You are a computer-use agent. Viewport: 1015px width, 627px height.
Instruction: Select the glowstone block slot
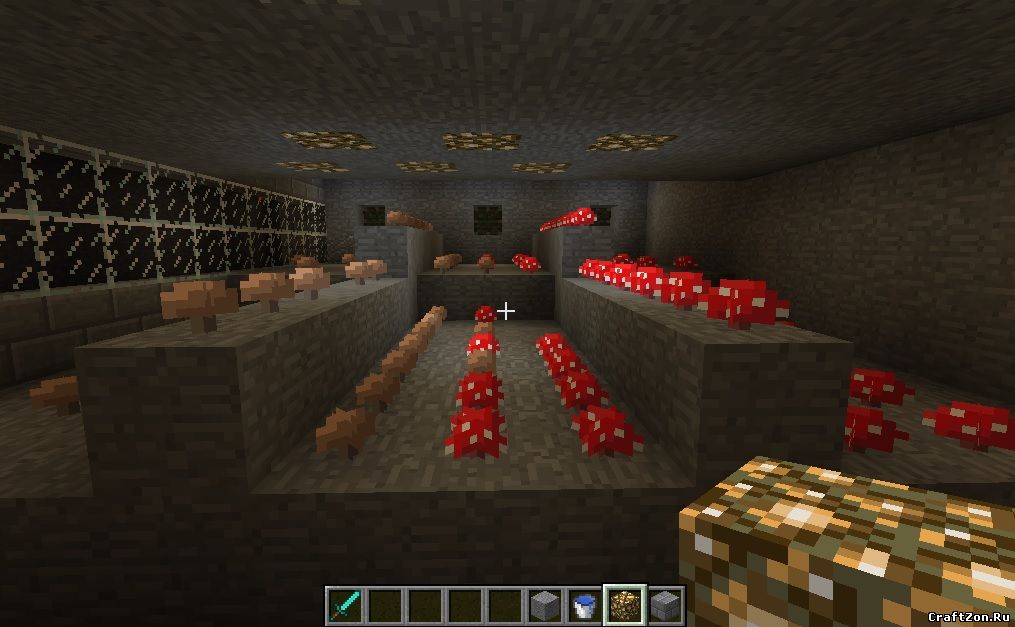coord(626,605)
